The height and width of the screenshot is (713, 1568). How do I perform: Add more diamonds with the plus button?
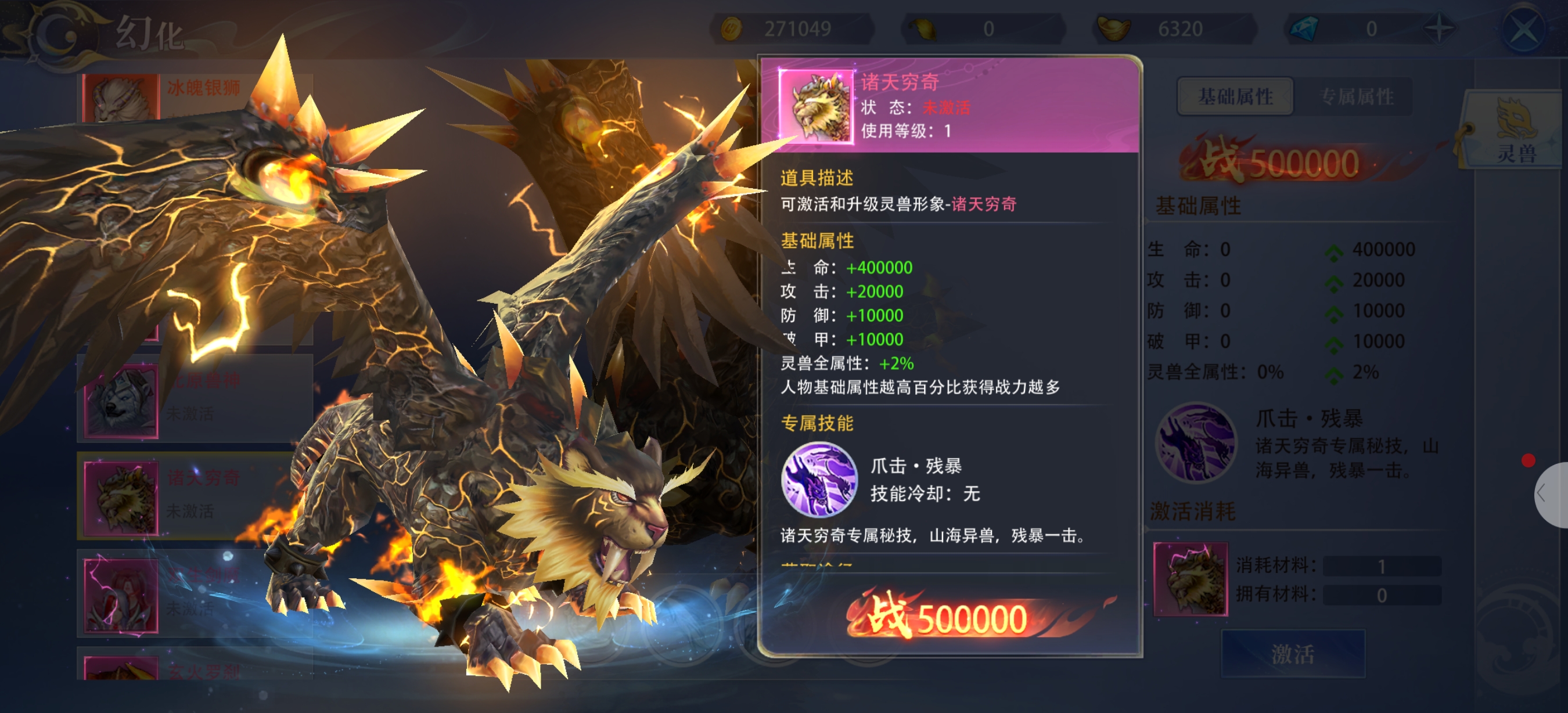[1439, 28]
